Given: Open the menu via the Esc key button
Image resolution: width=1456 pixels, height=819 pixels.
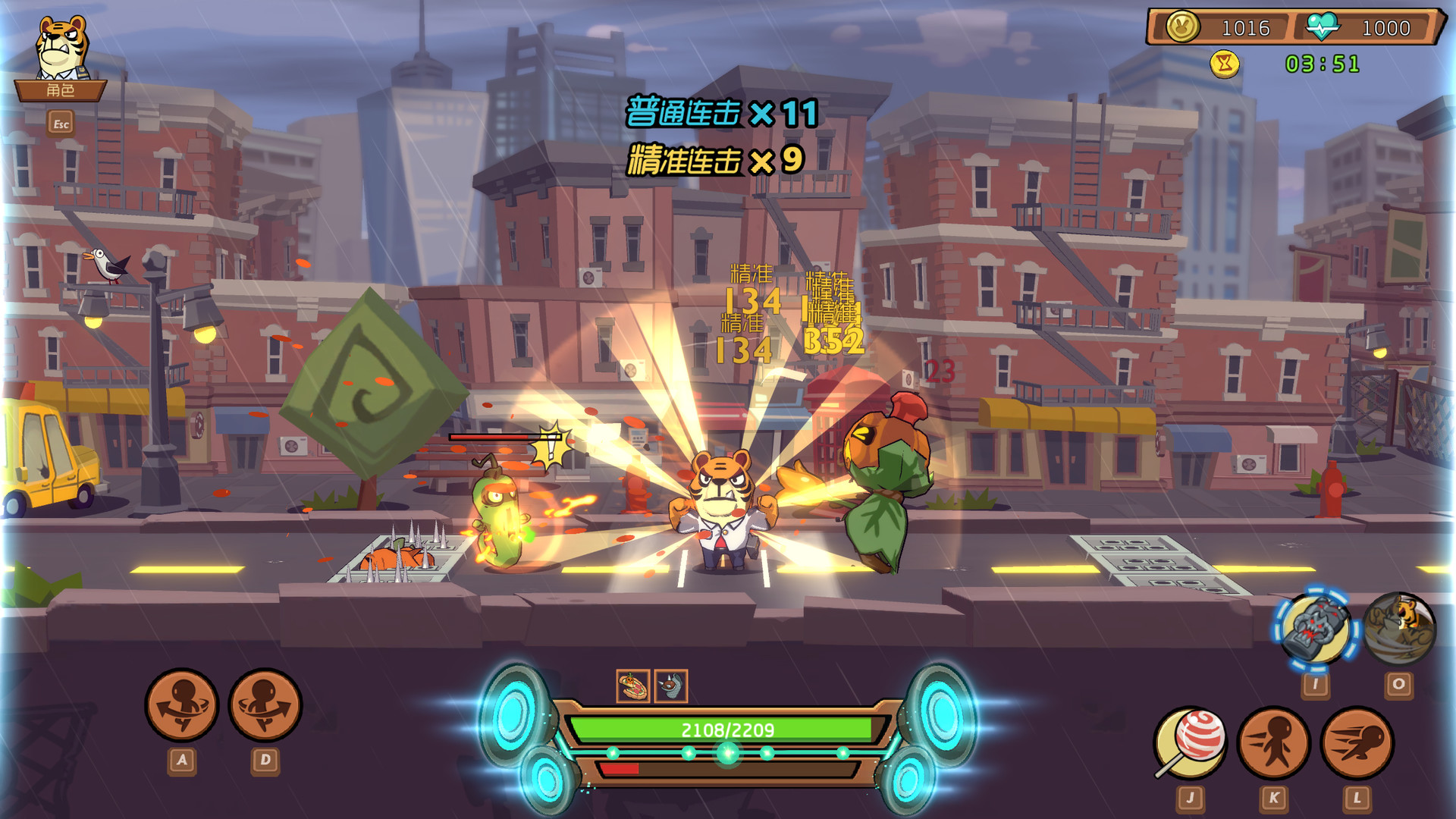Looking at the screenshot, I should coord(62,121).
